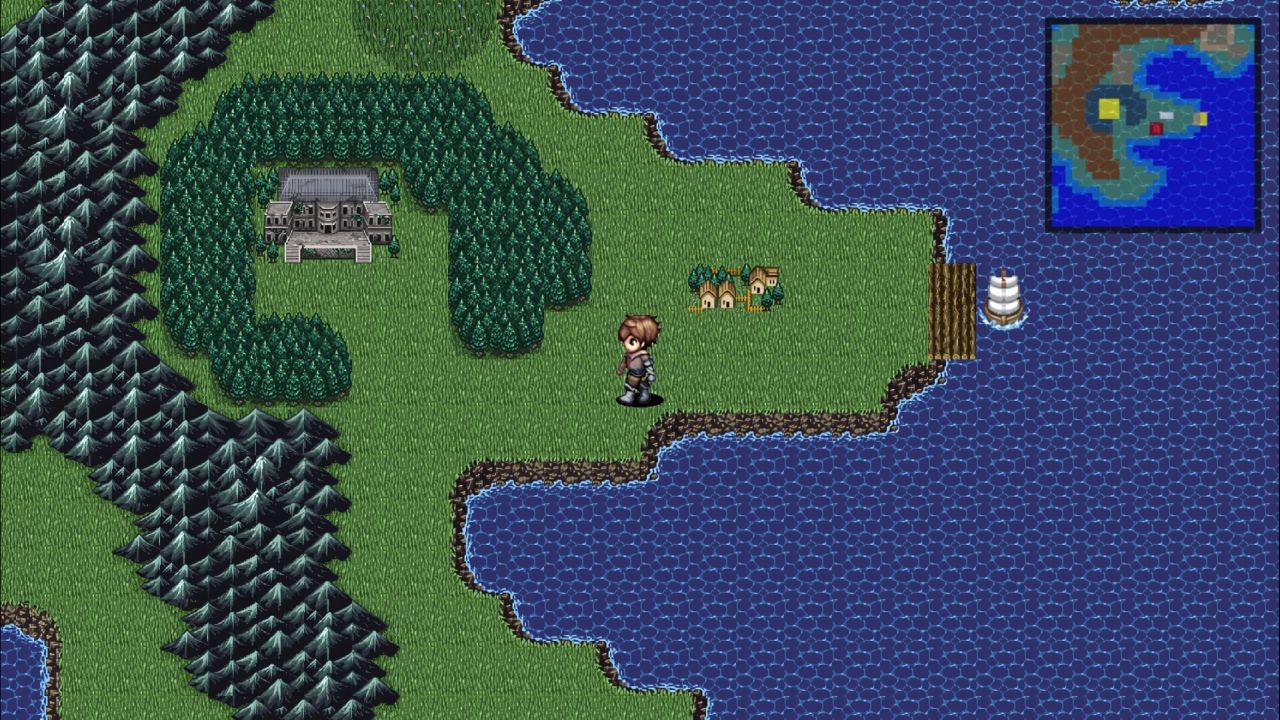Click the village with thatched houses
Viewport: 1280px width, 720px height.
(730, 290)
